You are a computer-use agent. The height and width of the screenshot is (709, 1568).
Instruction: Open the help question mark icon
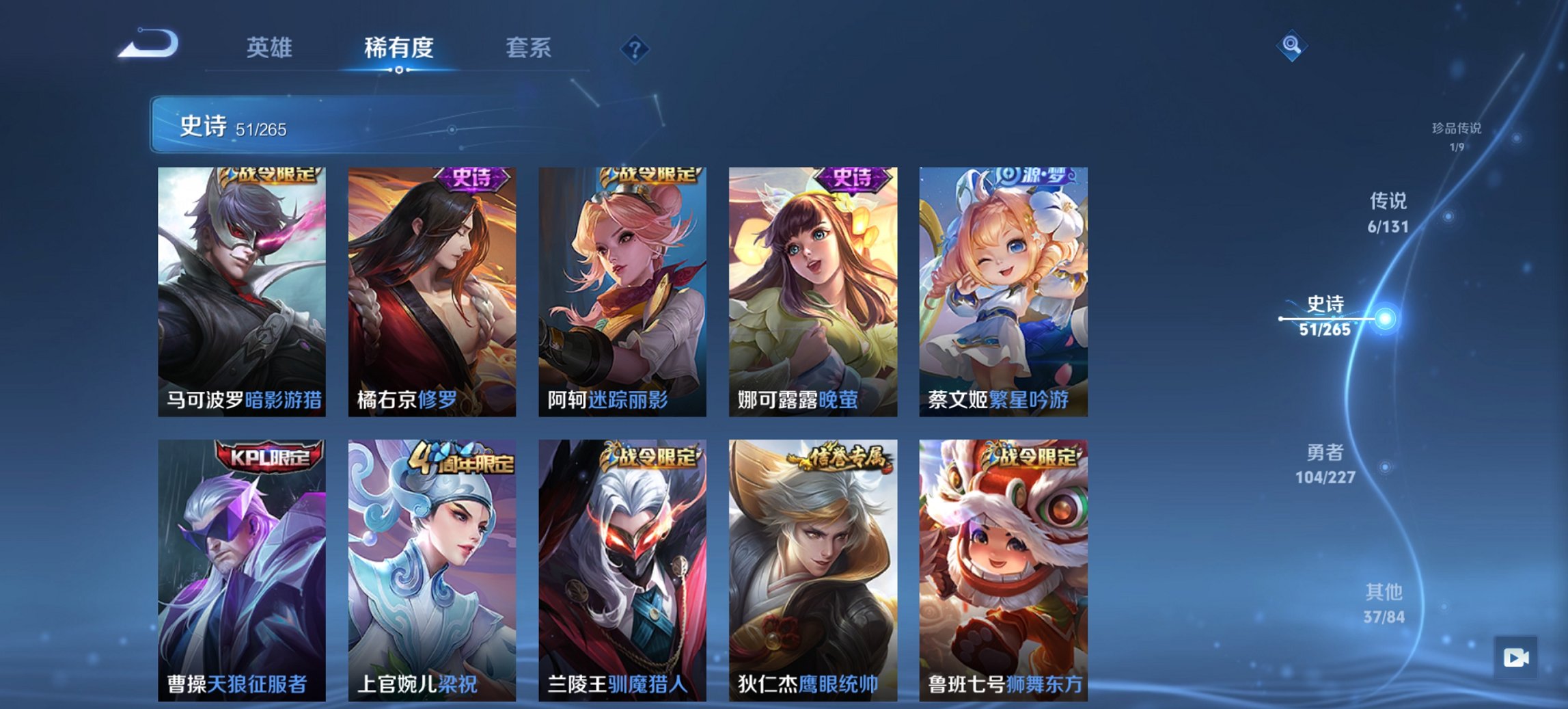635,48
